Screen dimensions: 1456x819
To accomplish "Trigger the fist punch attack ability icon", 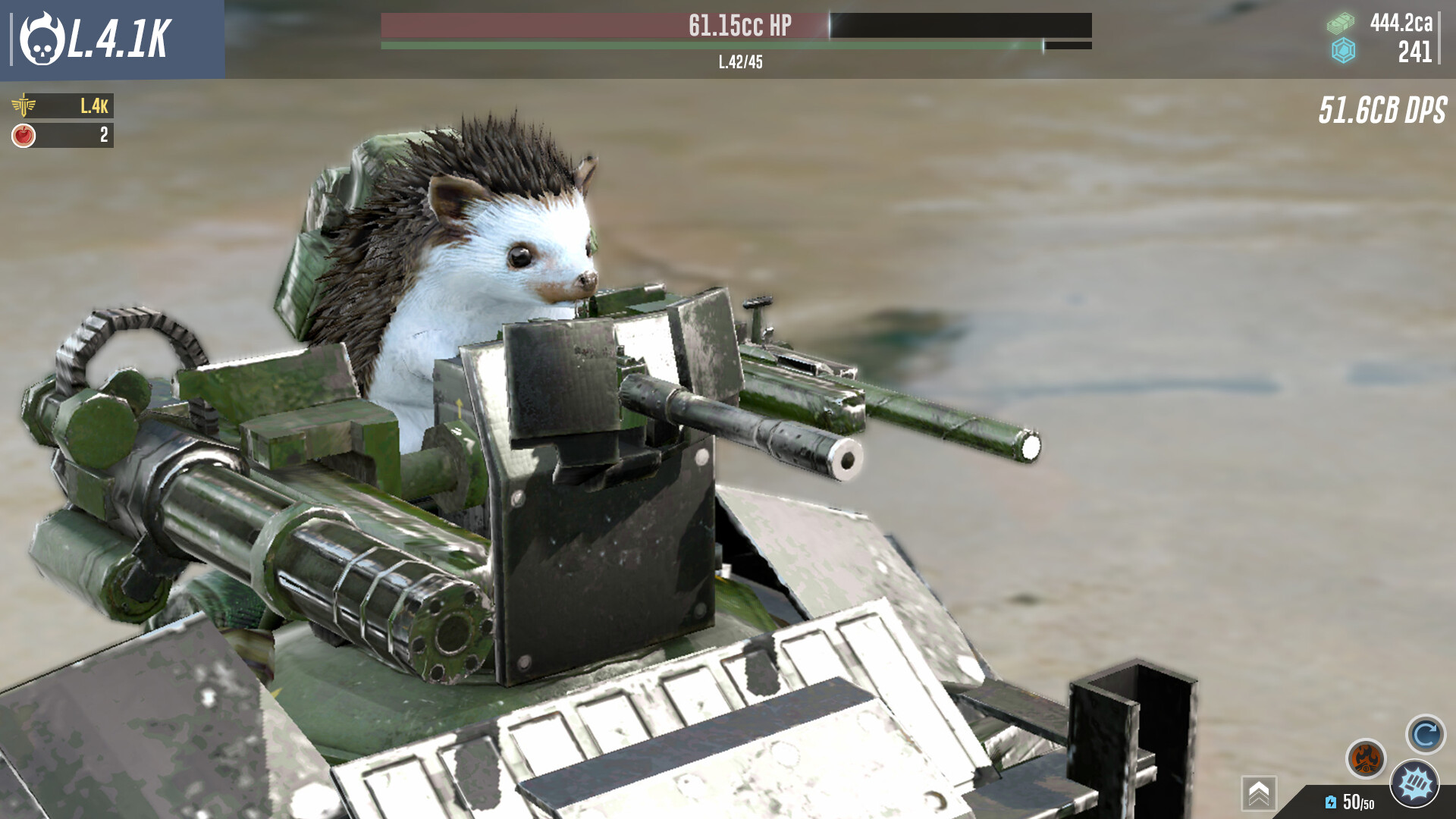I will pos(1413,785).
